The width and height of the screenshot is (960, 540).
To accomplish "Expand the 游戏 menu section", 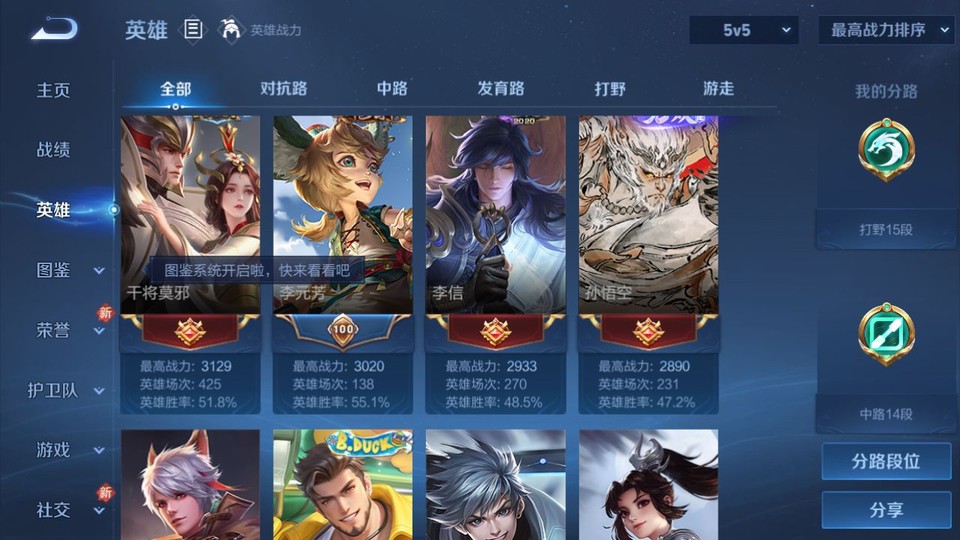I will 68,450.
